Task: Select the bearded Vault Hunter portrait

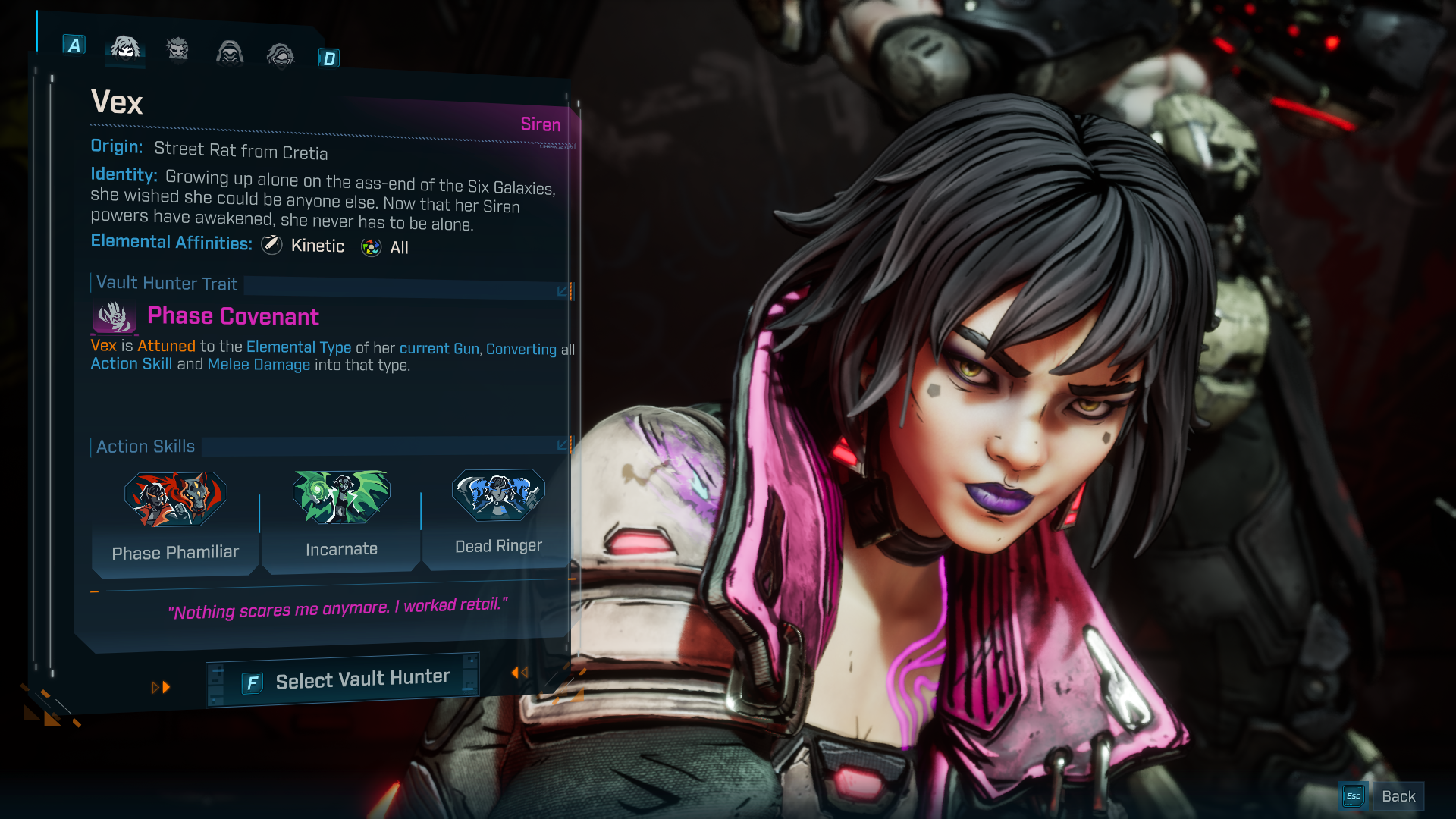Action: tap(177, 50)
